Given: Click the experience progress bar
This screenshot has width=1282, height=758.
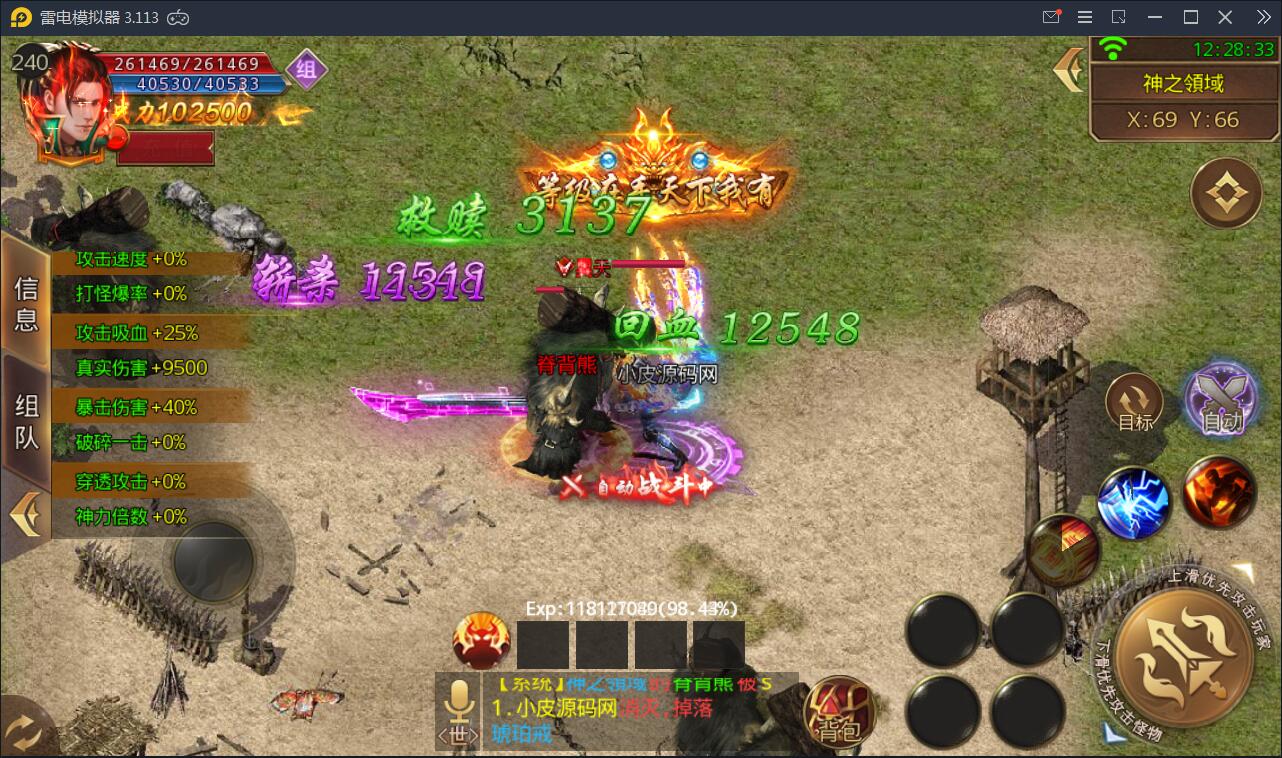Looking at the screenshot, I should pos(630,606).
